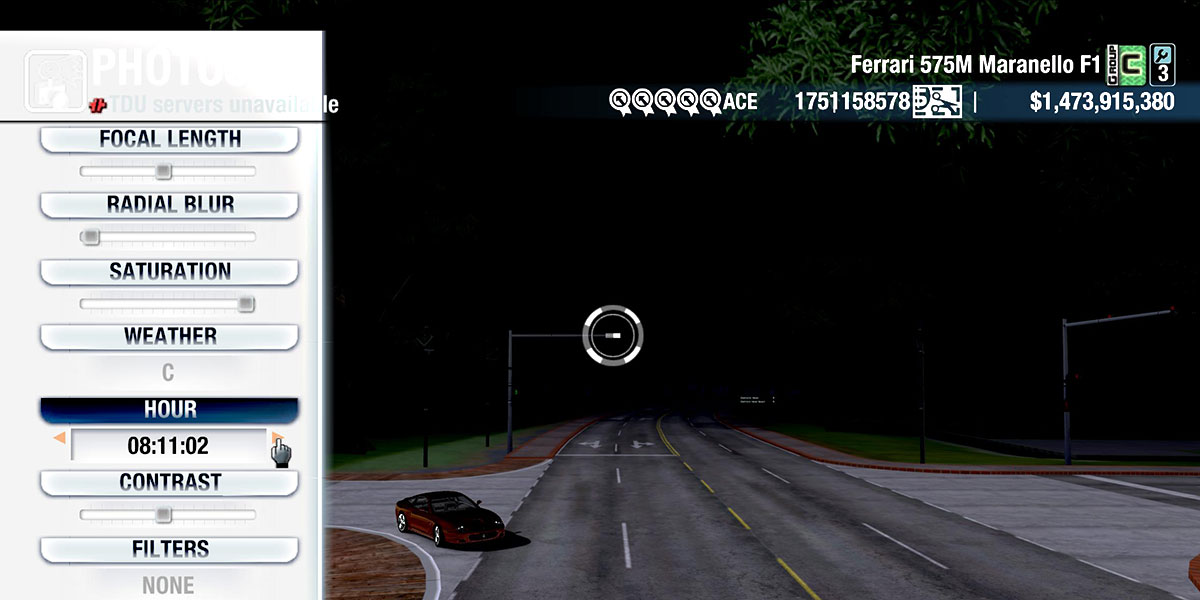Open the Filters option
This screenshot has width=1200, height=600.
pos(169,549)
